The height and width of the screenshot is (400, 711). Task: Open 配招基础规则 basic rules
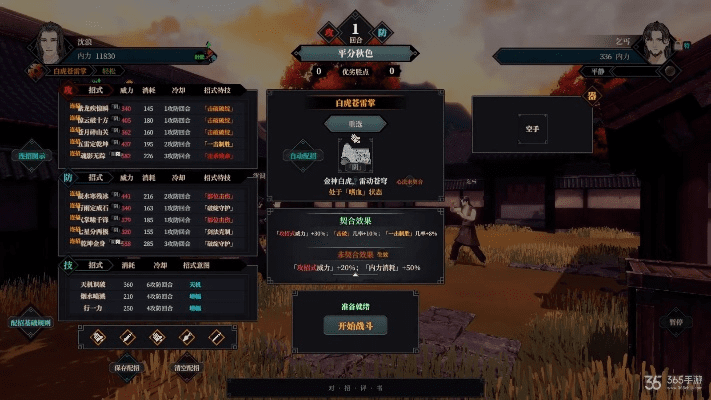tap(31, 325)
